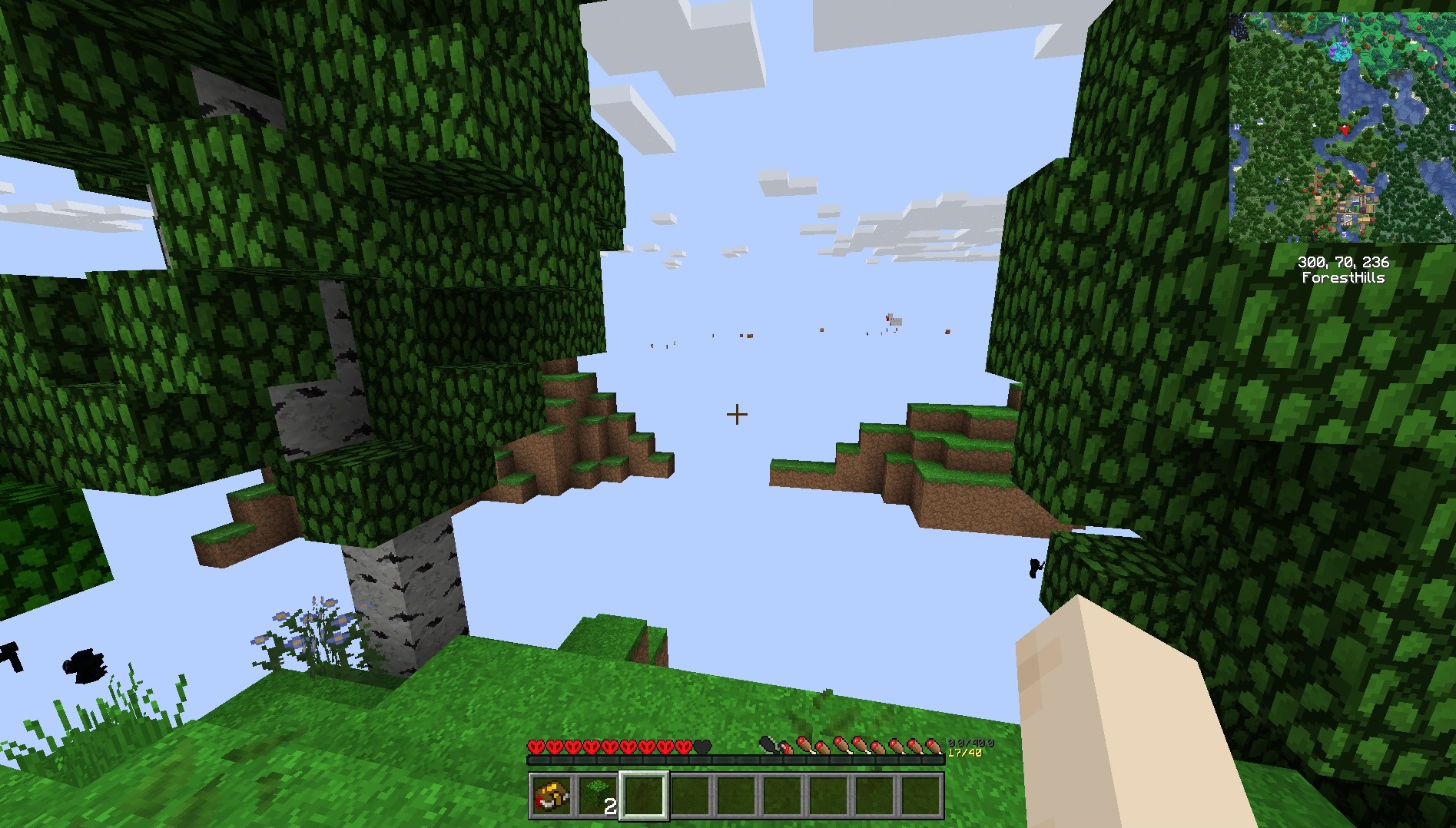The width and height of the screenshot is (1456, 828).
Task: Click the first heart of the health bar
Action: [536, 746]
